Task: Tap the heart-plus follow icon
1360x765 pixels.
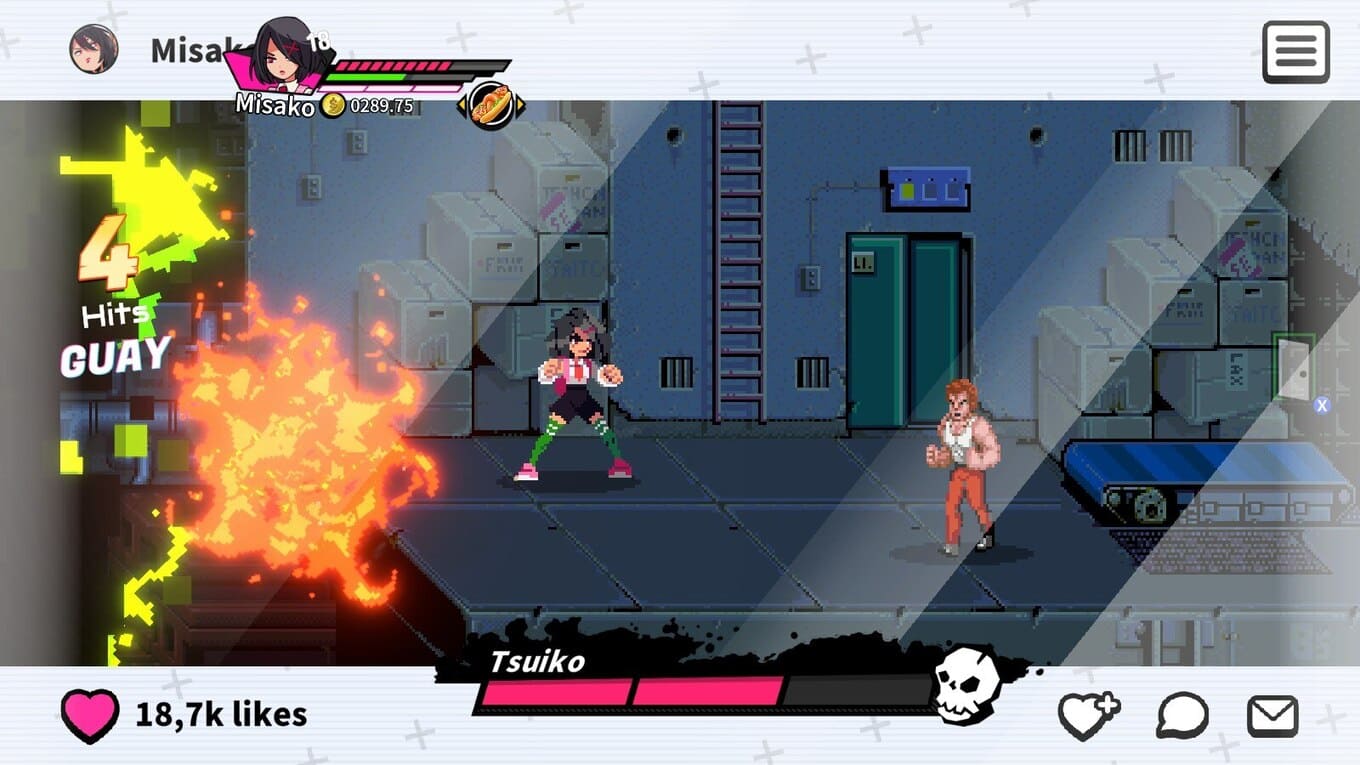Action: coord(1088,716)
